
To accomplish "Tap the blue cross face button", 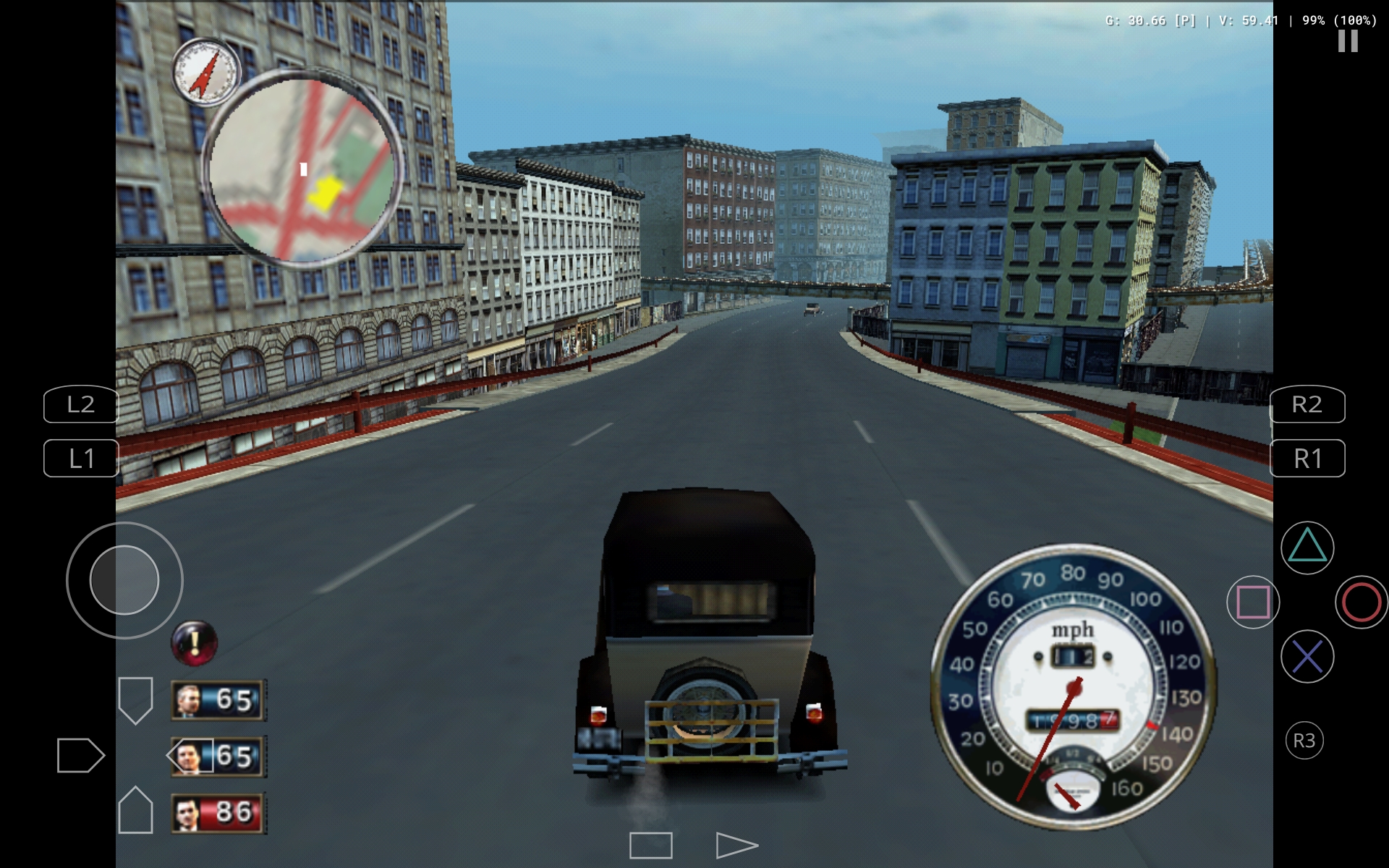I will tap(1307, 657).
